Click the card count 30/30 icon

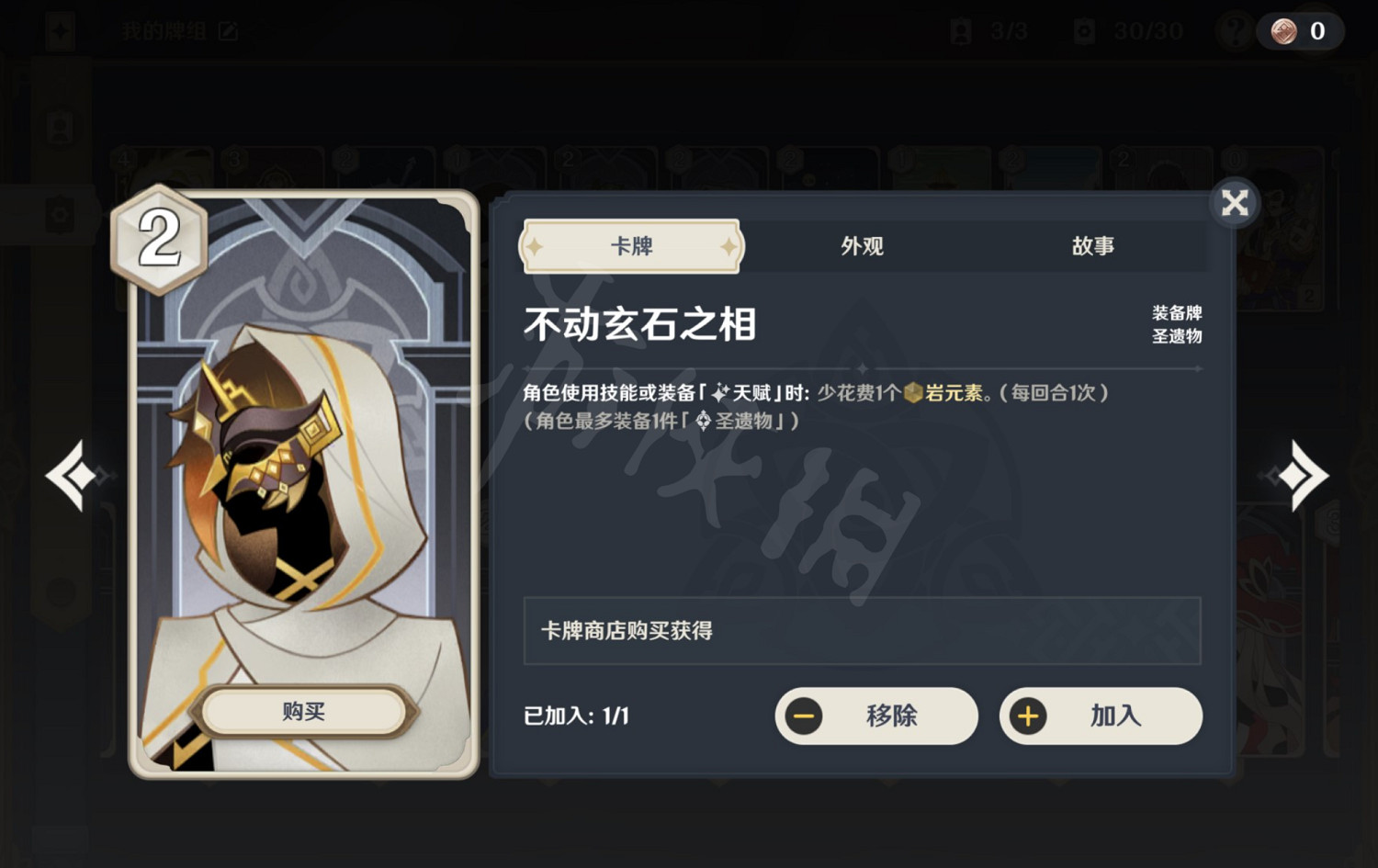click(x=1083, y=30)
